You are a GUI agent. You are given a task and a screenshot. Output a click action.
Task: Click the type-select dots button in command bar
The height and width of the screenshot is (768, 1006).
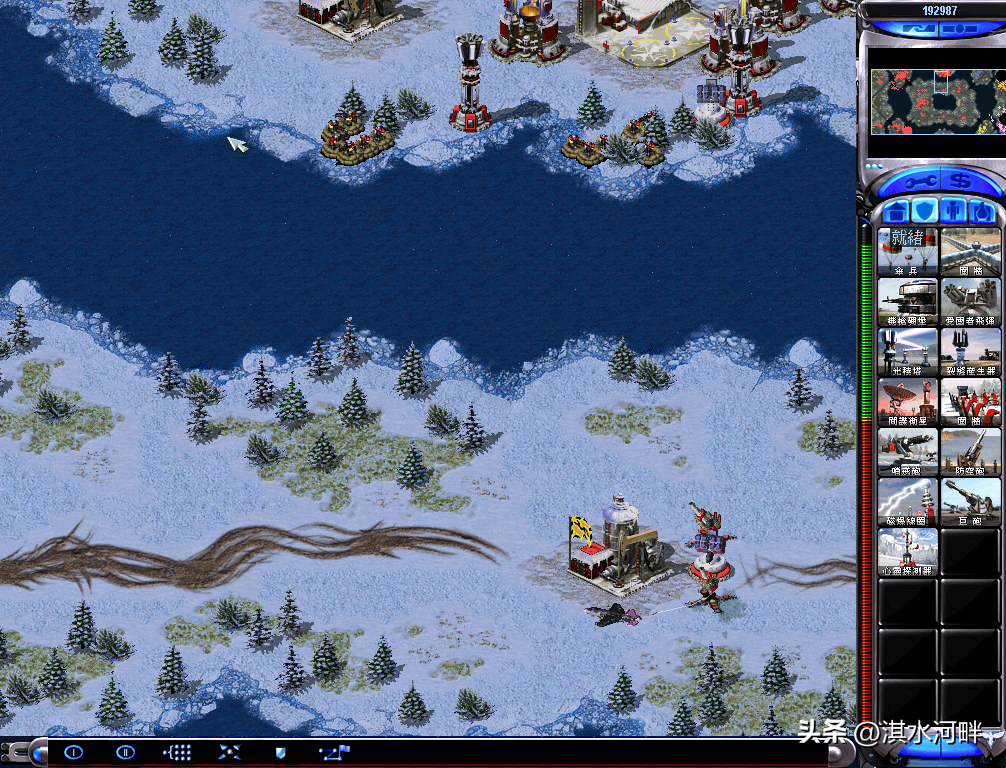click(177, 752)
